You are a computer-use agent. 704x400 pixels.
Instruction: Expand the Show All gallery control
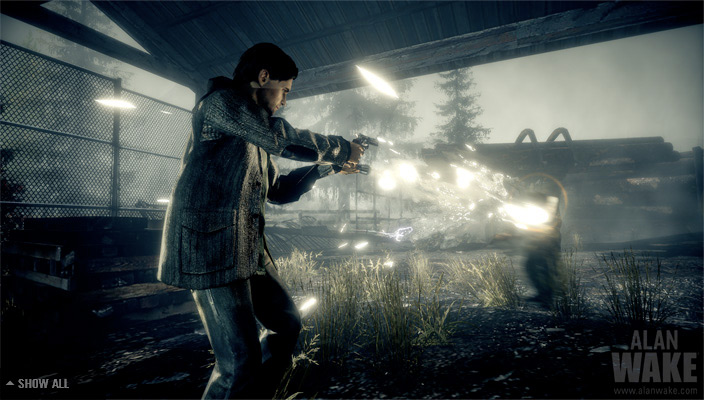pyautogui.click(x=37, y=383)
